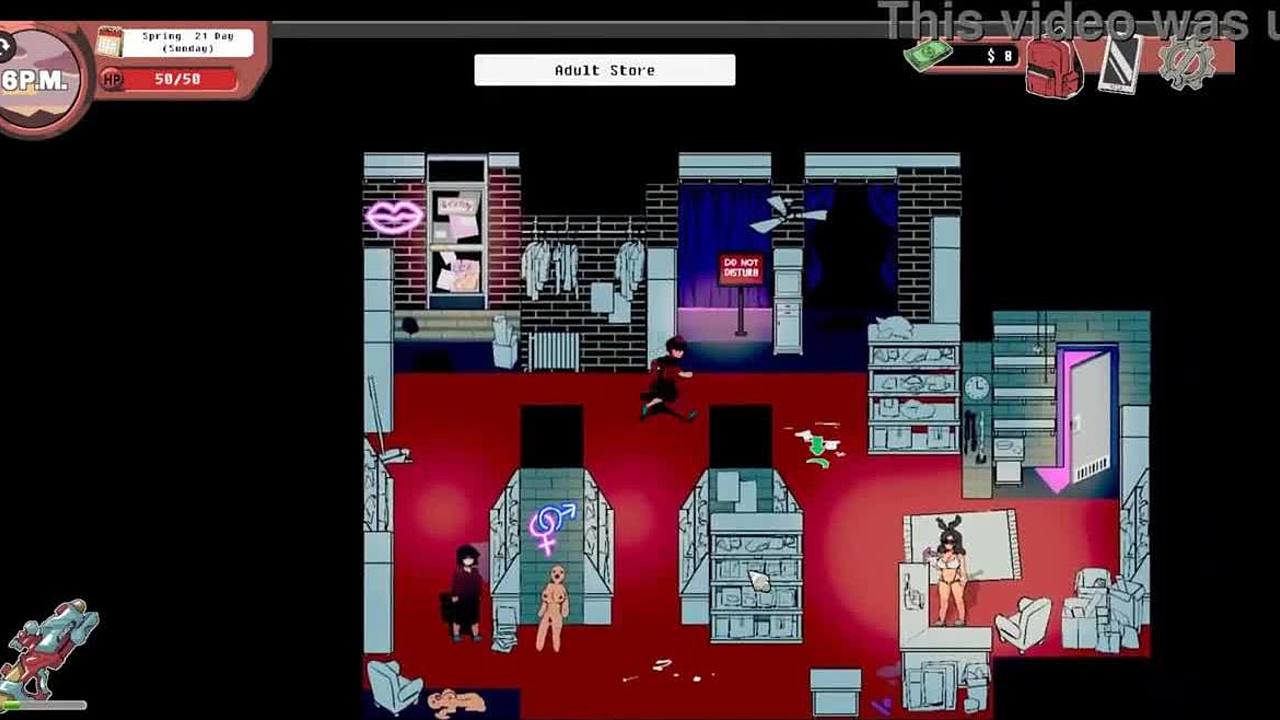Open the gear settings icon

[x=1186, y=62]
